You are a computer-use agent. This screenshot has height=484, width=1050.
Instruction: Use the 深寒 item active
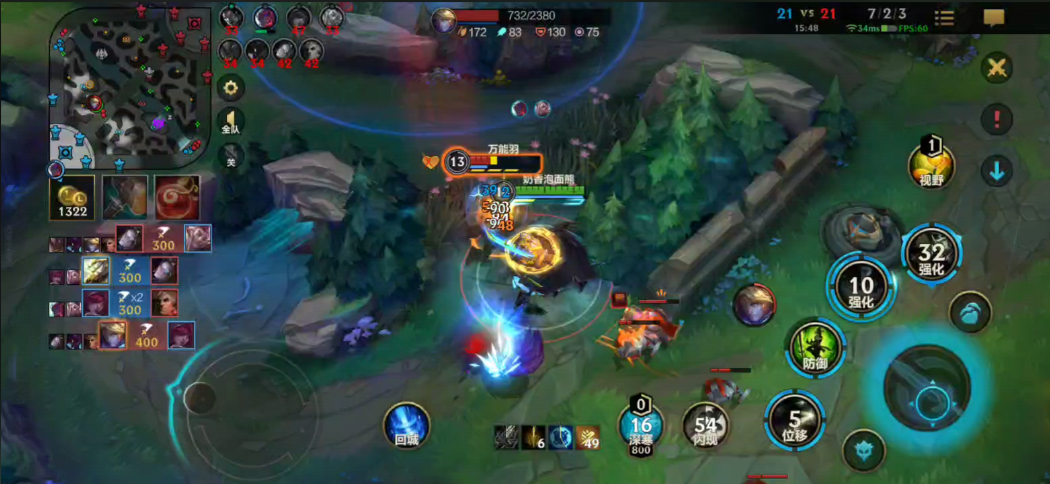coord(641,424)
